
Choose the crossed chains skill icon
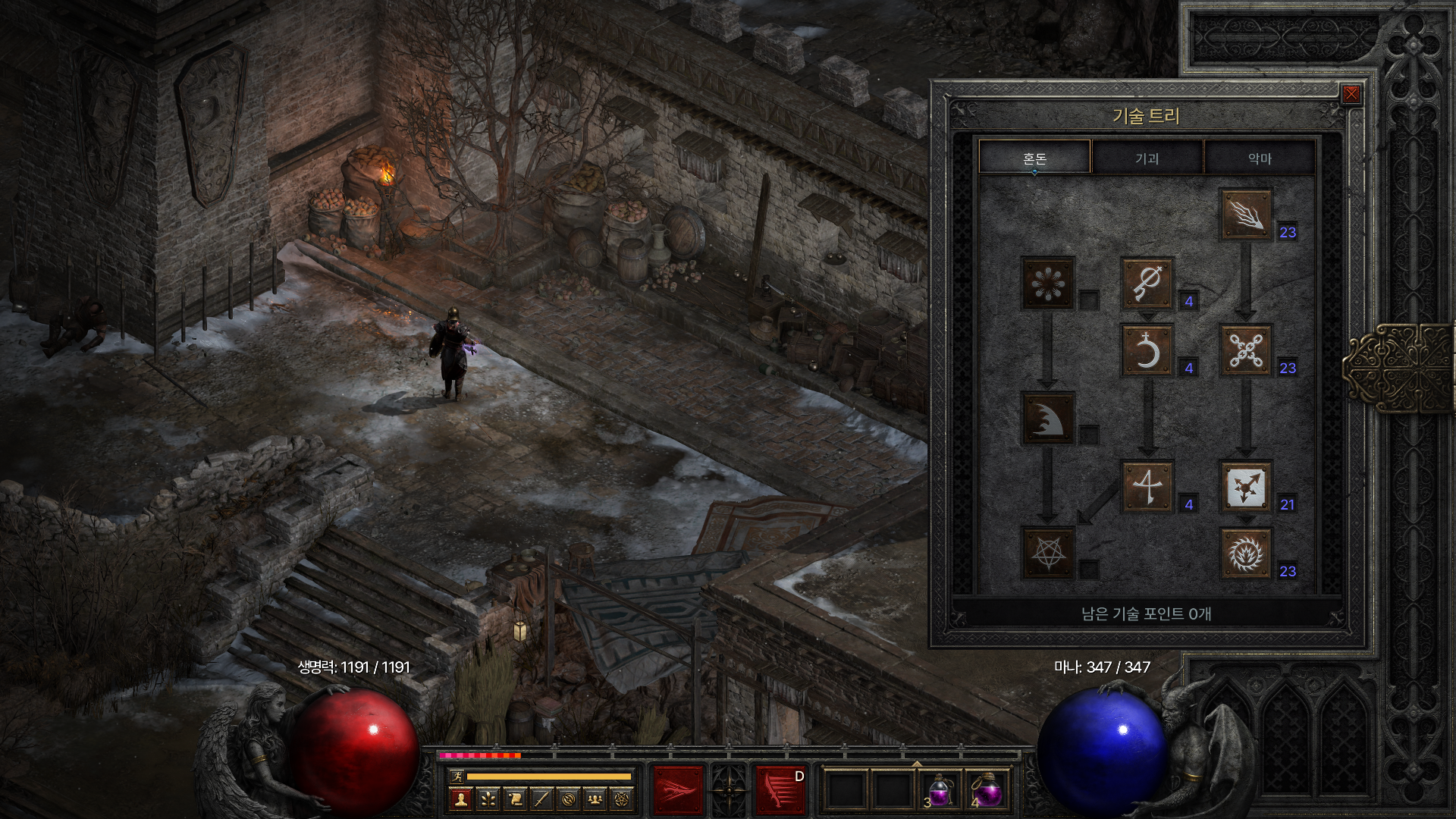(x=1245, y=350)
